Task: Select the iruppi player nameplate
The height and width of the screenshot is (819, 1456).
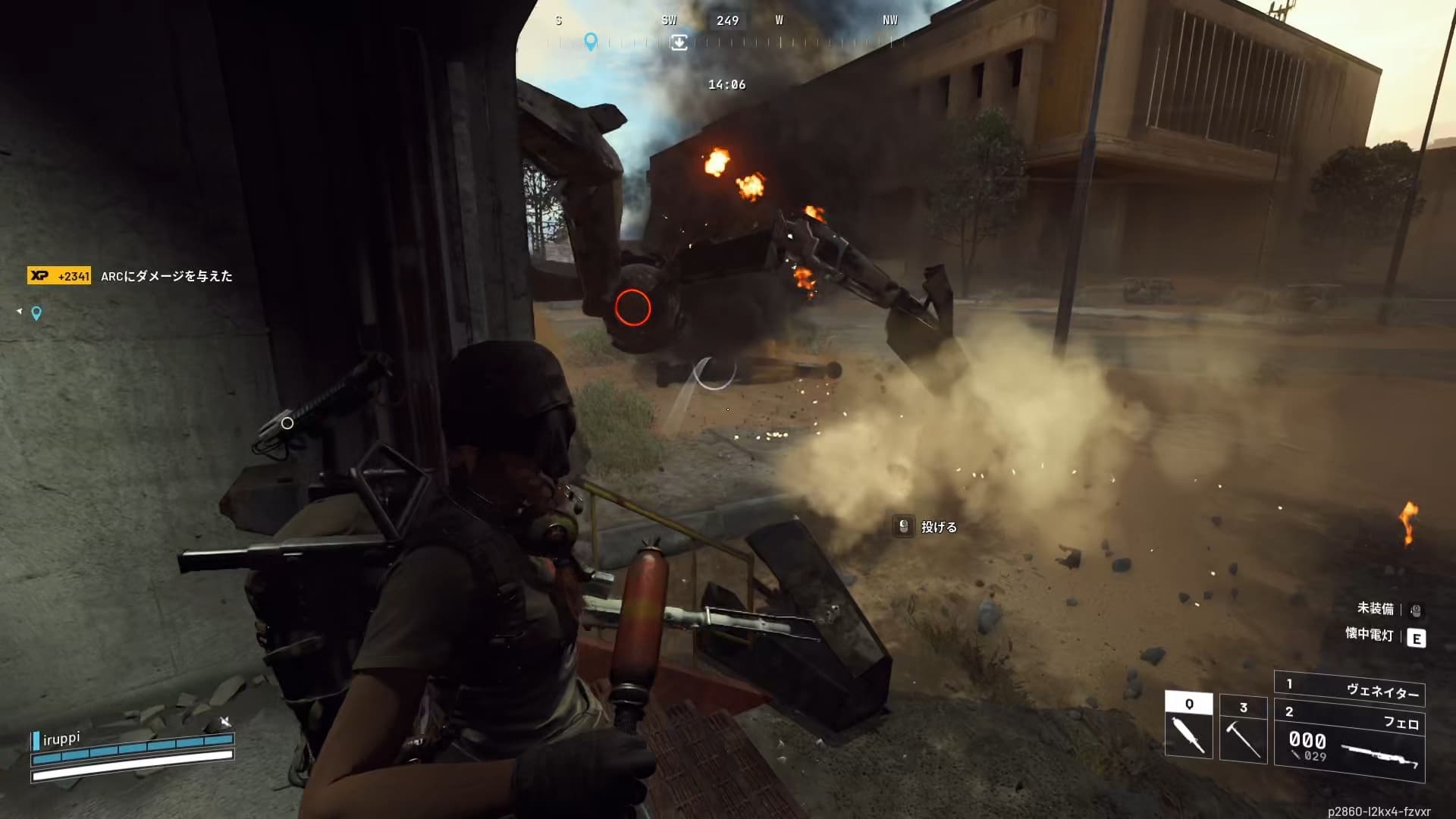Action: pos(61,739)
